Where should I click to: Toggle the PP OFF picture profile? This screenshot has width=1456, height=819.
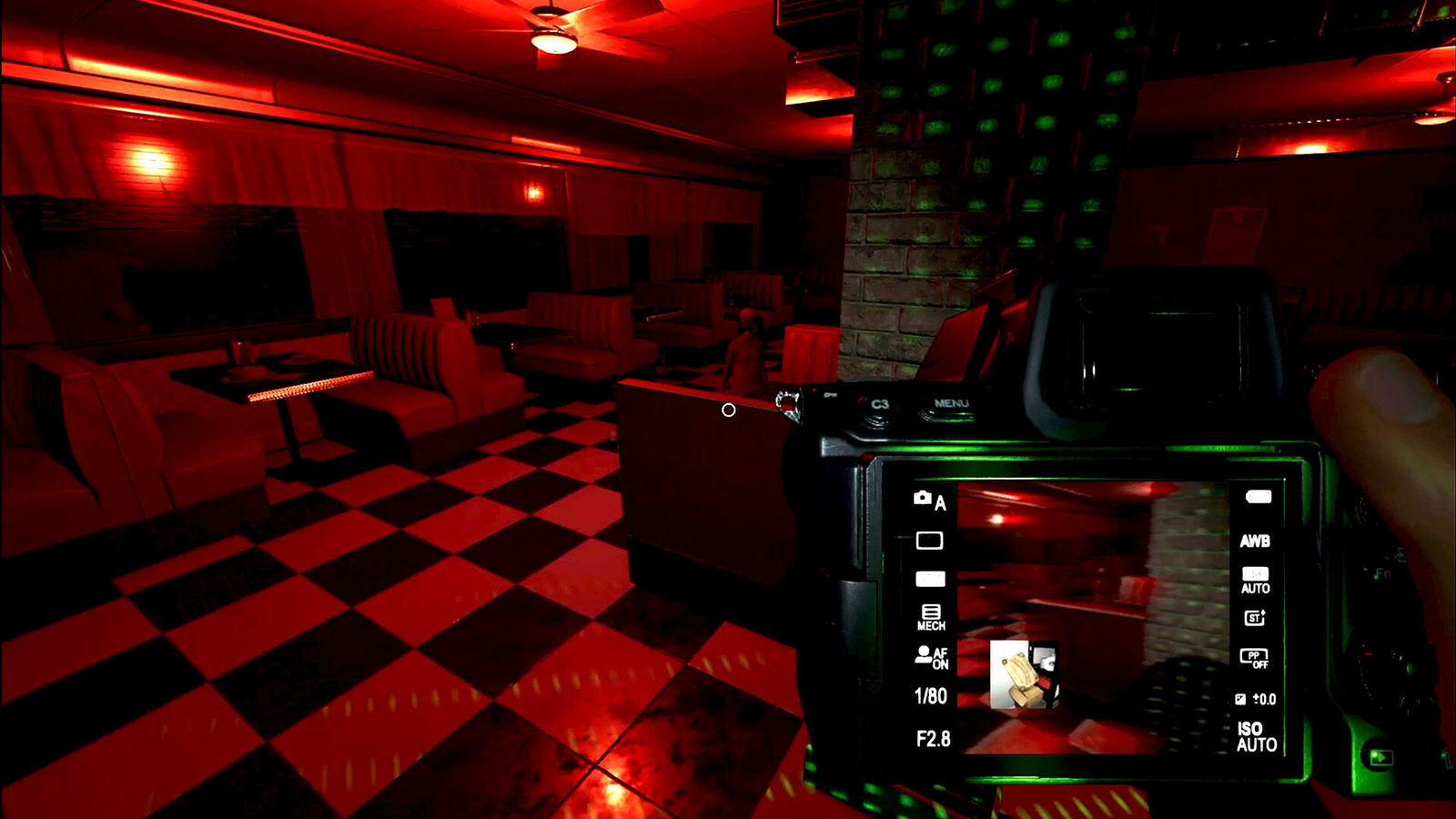coord(1254,656)
